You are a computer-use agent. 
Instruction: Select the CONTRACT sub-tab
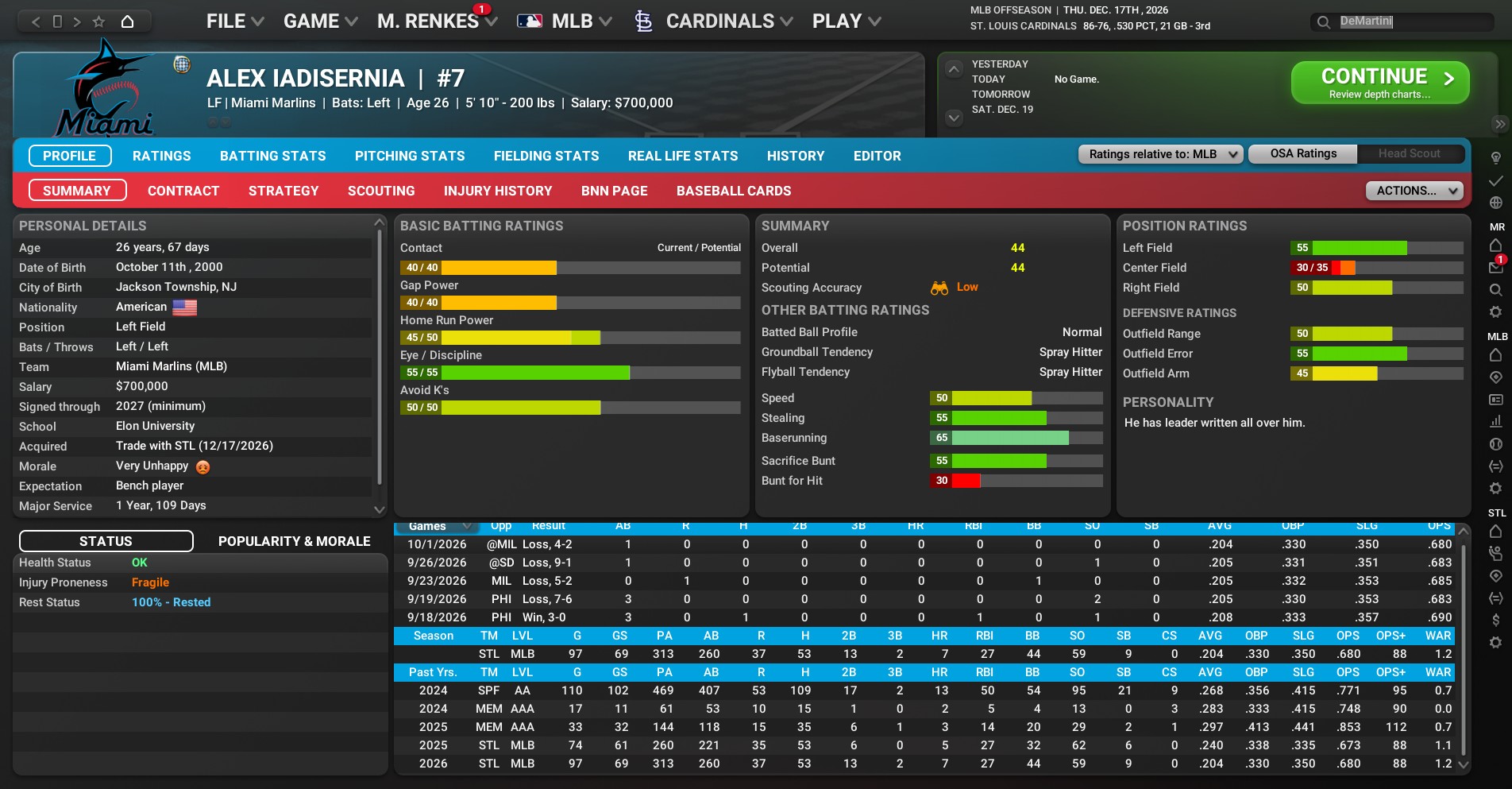click(x=183, y=191)
